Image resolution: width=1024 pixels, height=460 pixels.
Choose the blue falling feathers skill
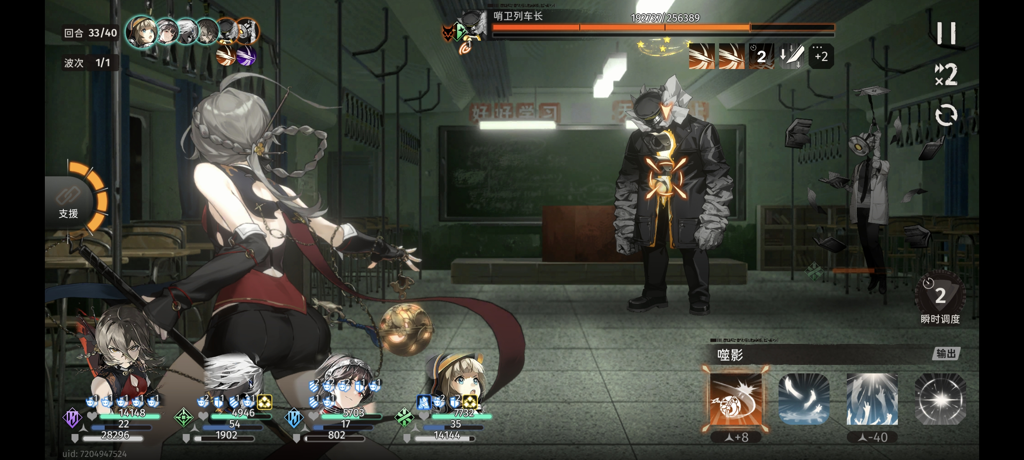(x=804, y=398)
